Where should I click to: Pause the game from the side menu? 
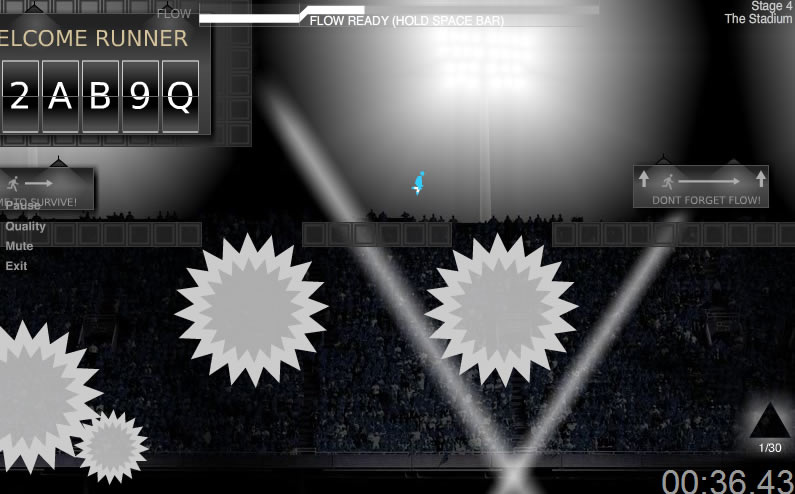coord(23,206)
